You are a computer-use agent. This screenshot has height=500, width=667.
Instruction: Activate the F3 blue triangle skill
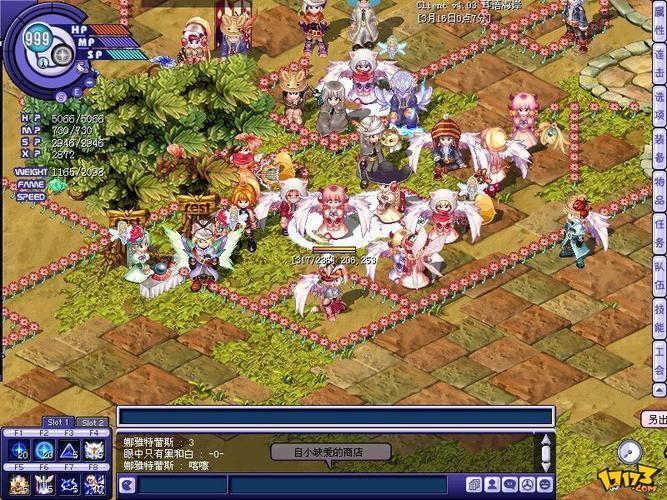point(70,452)
